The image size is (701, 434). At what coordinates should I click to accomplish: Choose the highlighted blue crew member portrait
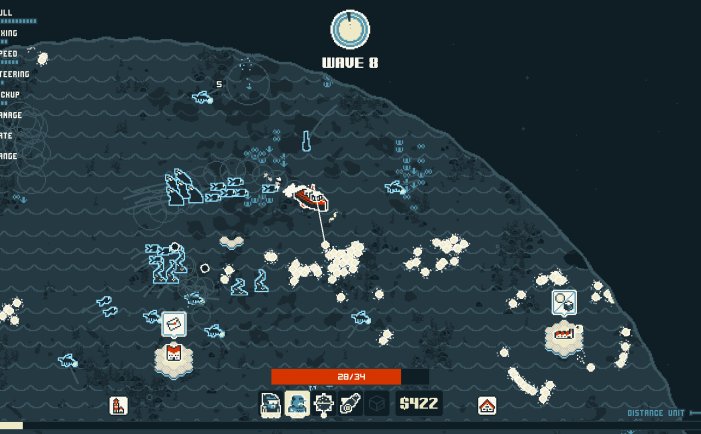[x=297, y=404]
